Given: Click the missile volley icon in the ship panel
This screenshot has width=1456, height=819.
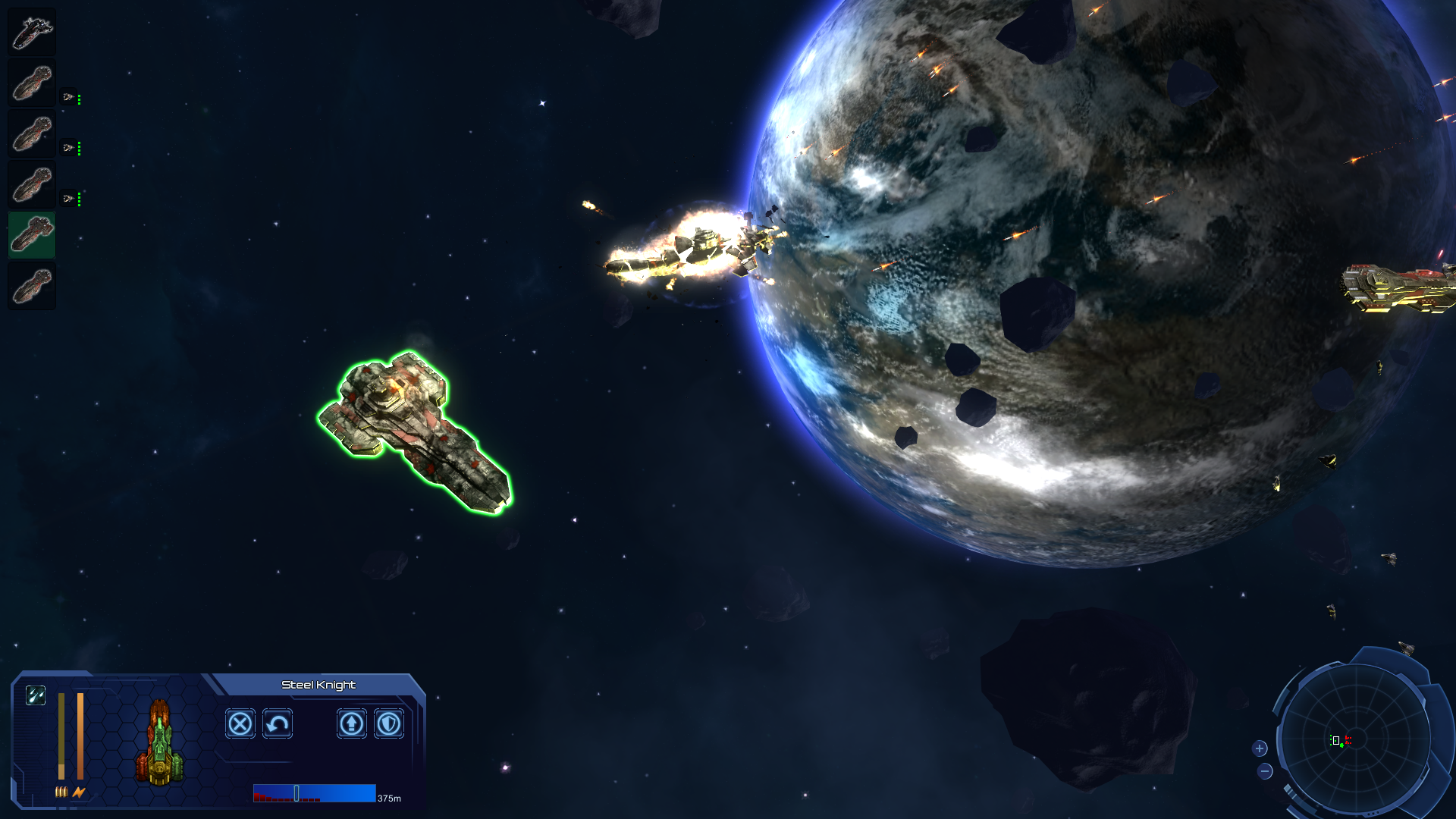Looking at the screenshot, I should 36,695.
